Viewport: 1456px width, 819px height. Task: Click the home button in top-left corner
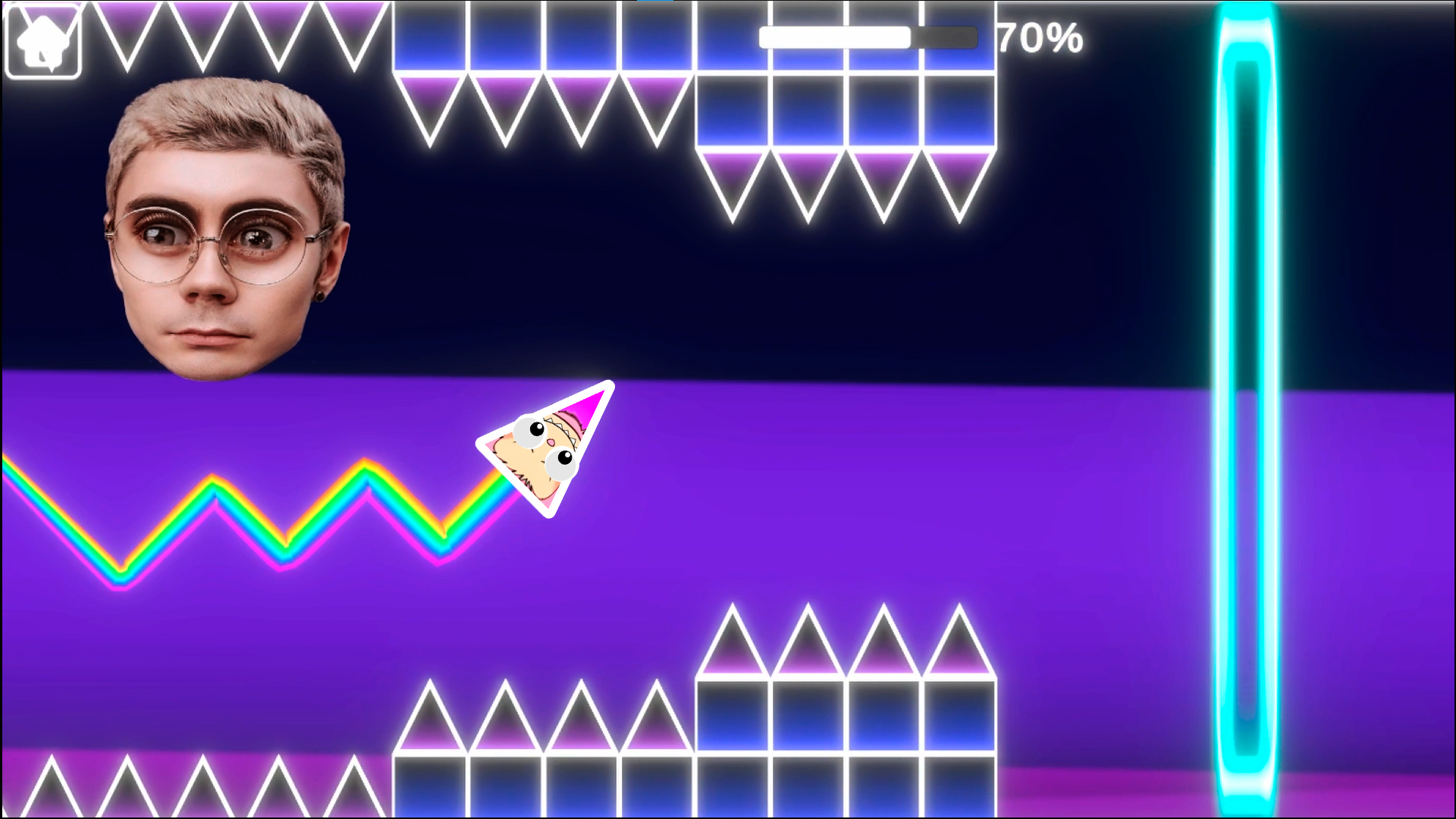[43, 39]
